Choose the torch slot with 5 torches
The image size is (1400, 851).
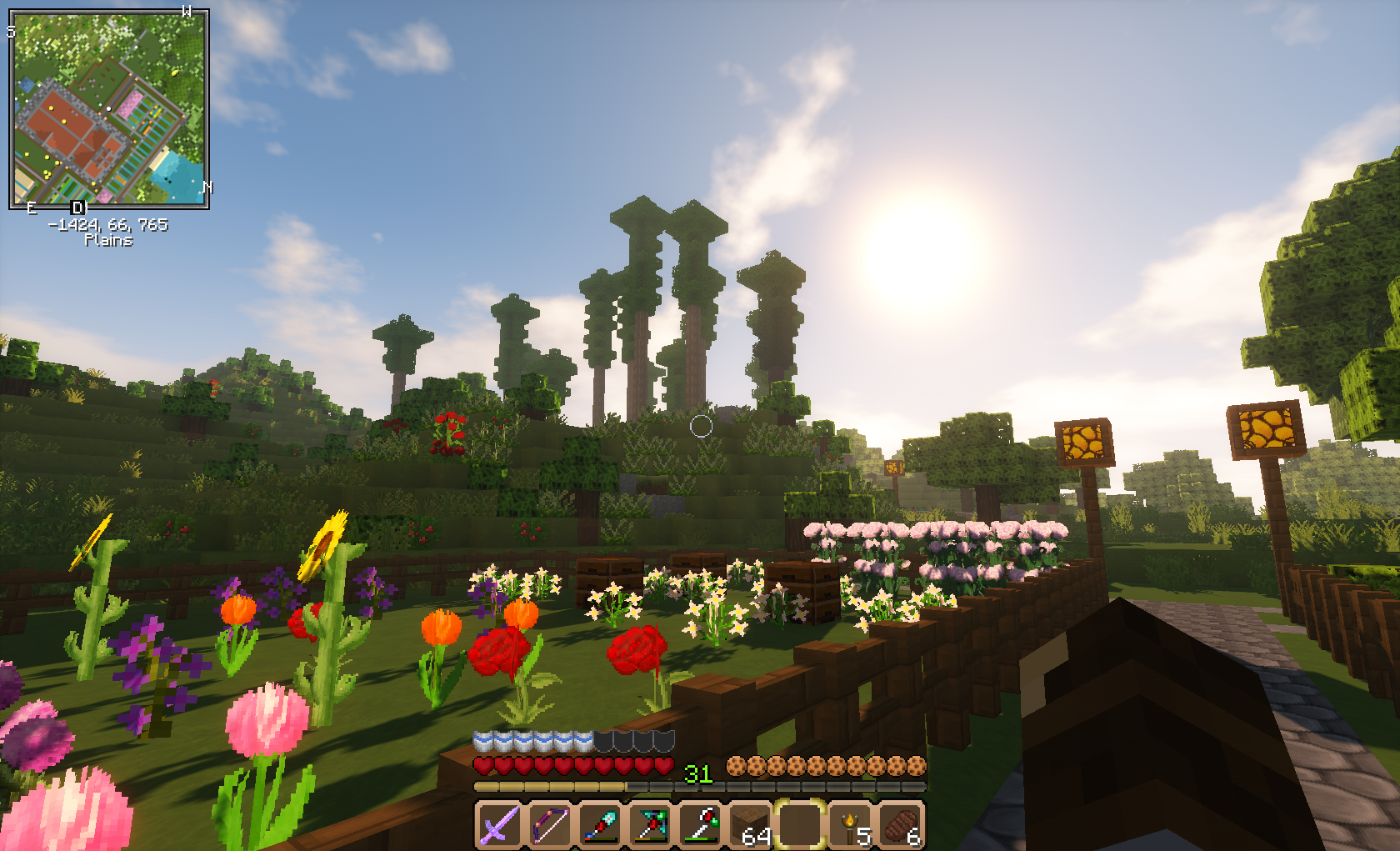(852, 825)
